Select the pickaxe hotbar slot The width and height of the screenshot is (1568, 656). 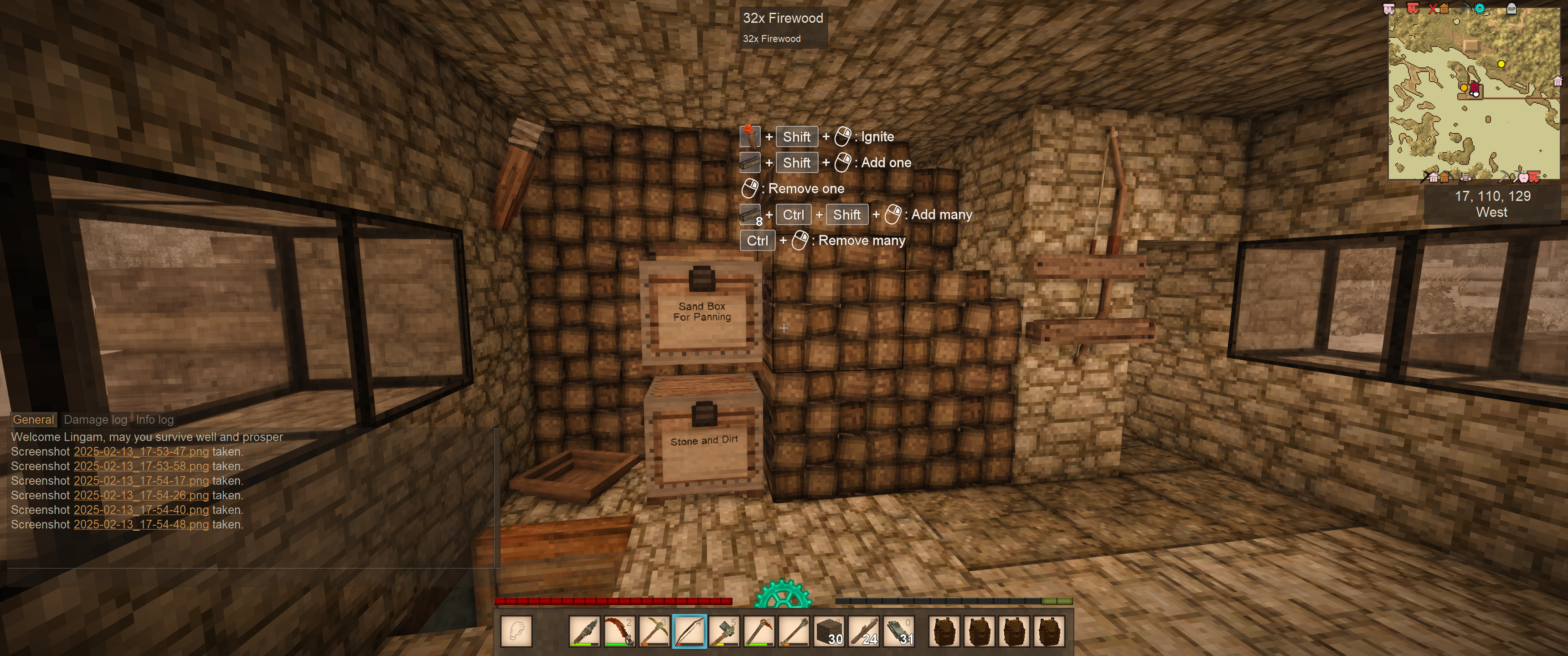click(x=655, y=631)
